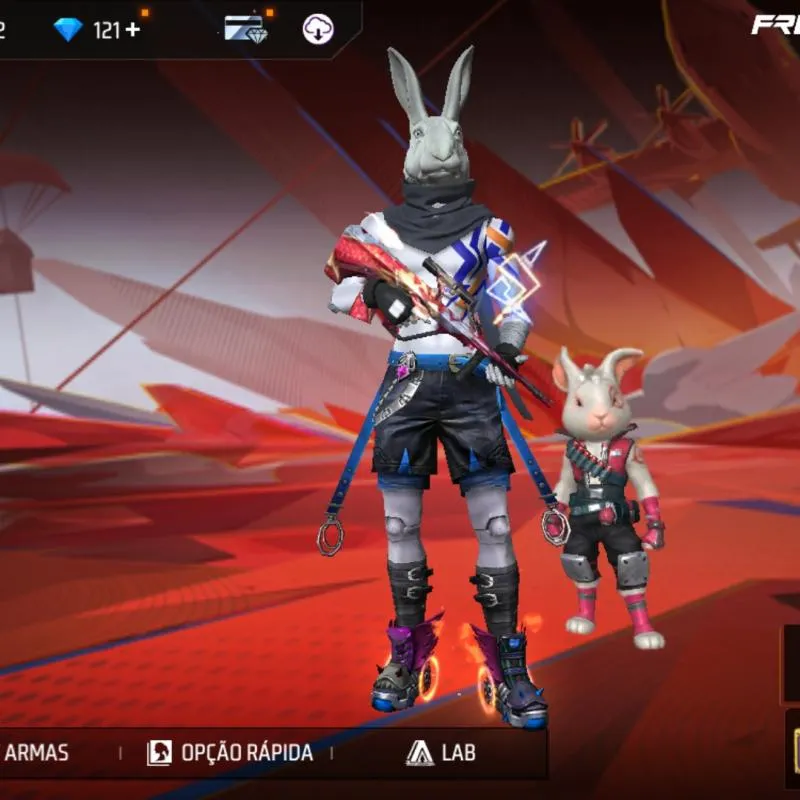Open the ARMAS weapons menu

(37, 752)
